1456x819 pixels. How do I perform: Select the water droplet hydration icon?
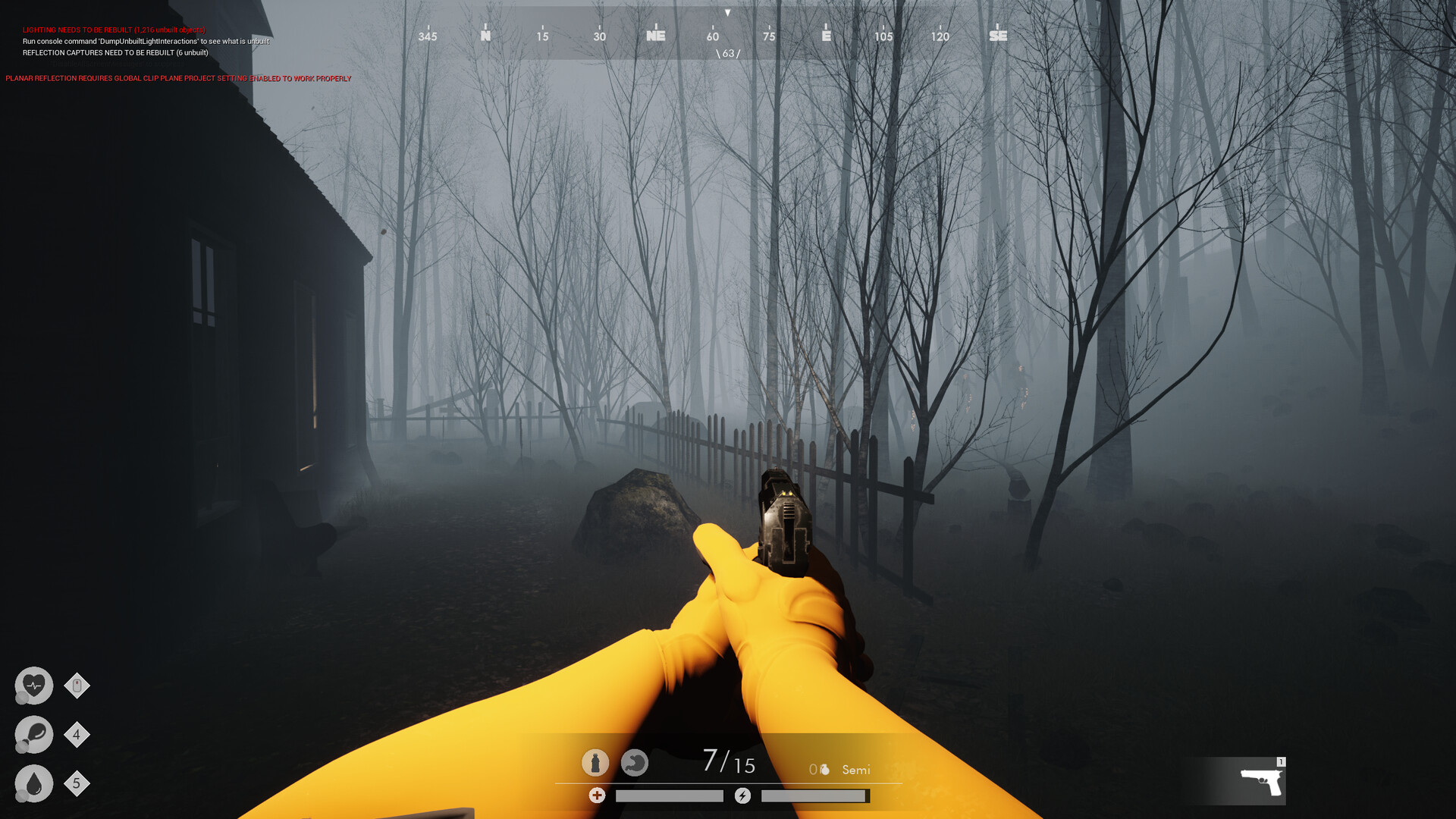pyautogui.click(x=33, y=784)
